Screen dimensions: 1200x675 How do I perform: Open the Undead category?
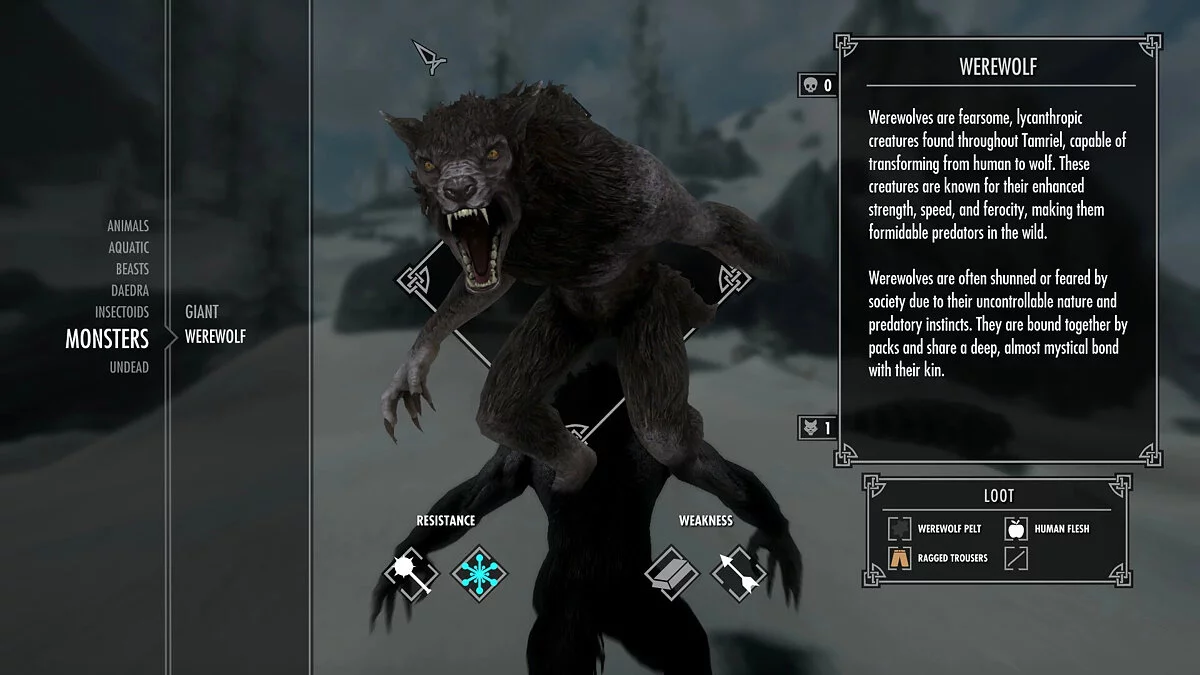click(129, 367)
